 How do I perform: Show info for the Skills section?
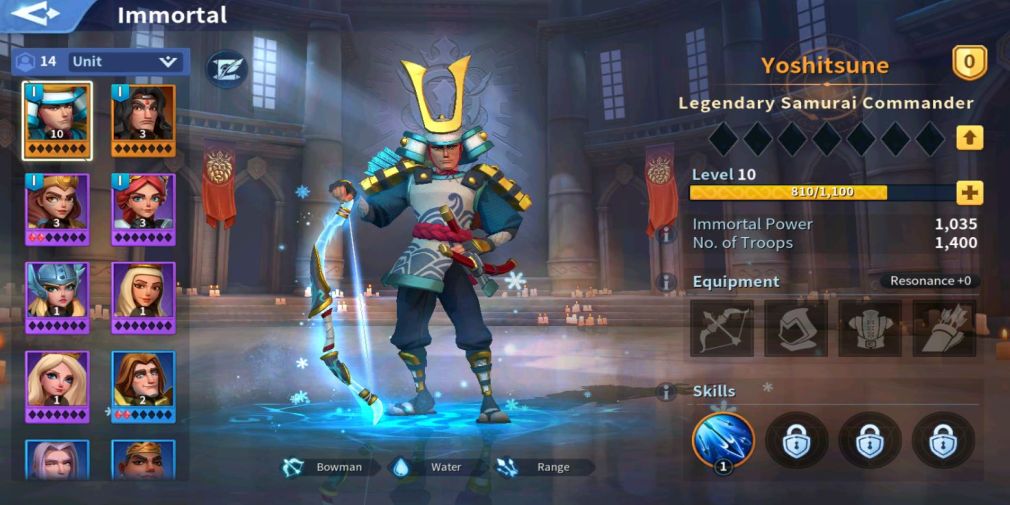point(666,391)
